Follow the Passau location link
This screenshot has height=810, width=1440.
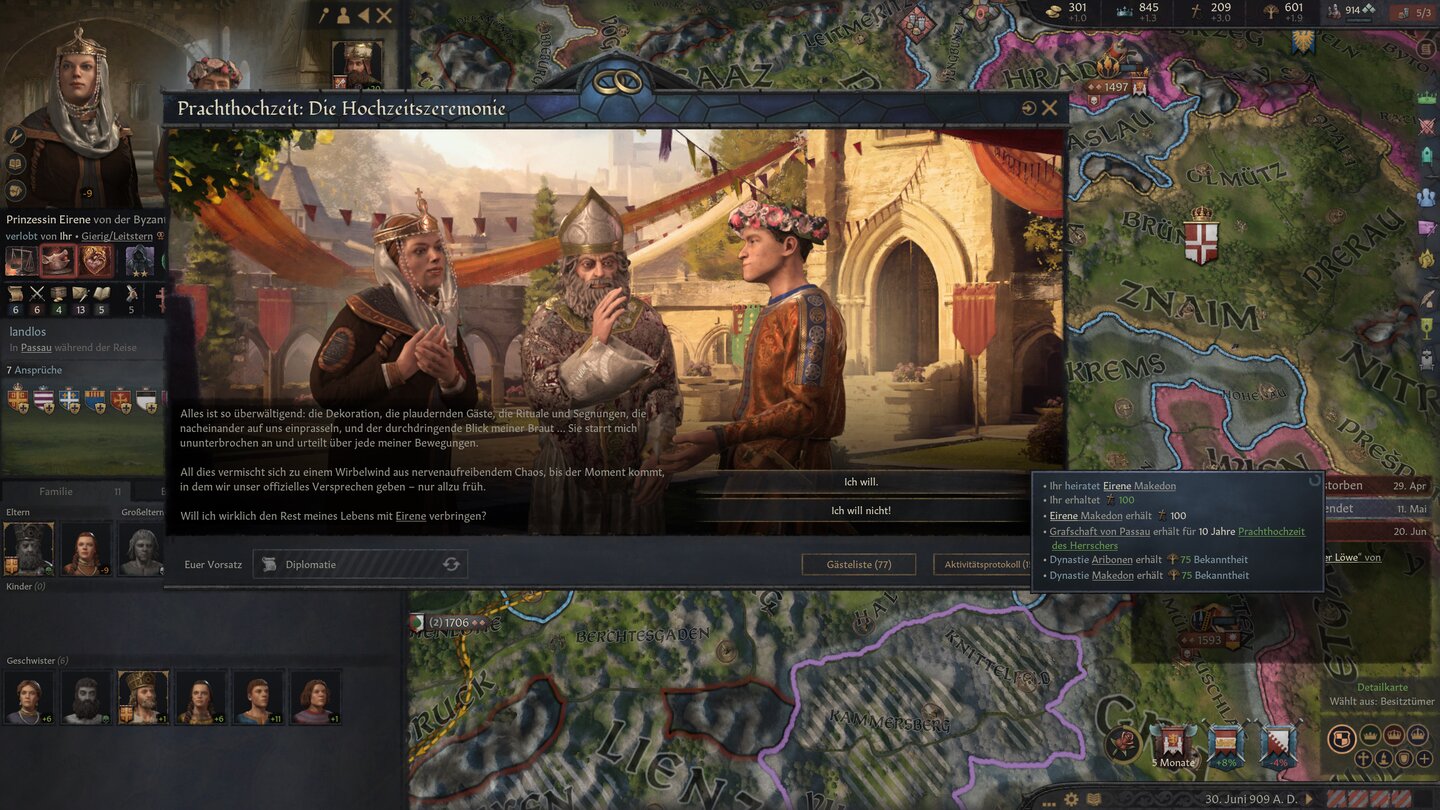(x=36, y=347)
